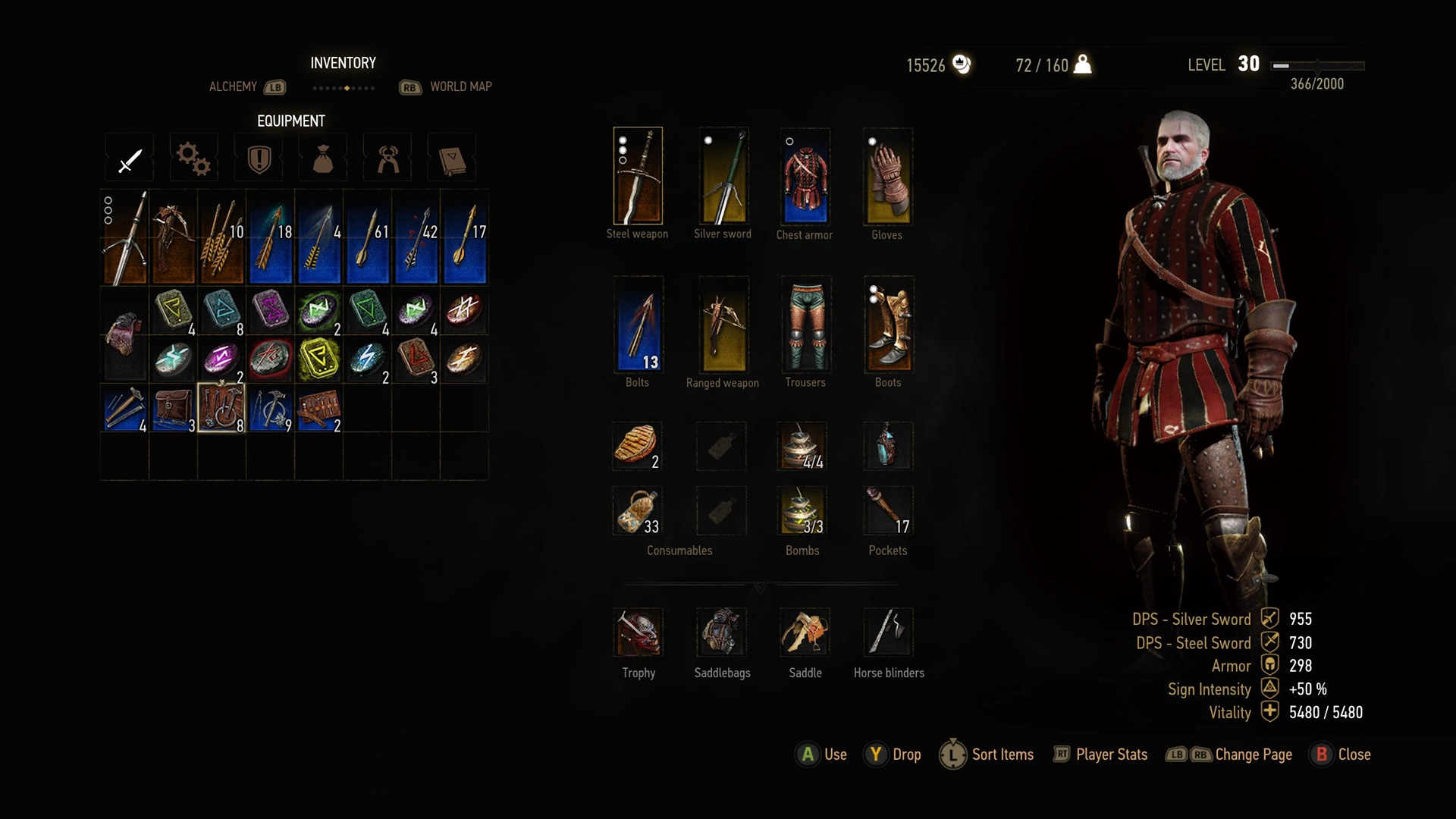Screen dimensions: 1456x819
Task: Select the stack of 13 bolts
Action: click(638, 325)
